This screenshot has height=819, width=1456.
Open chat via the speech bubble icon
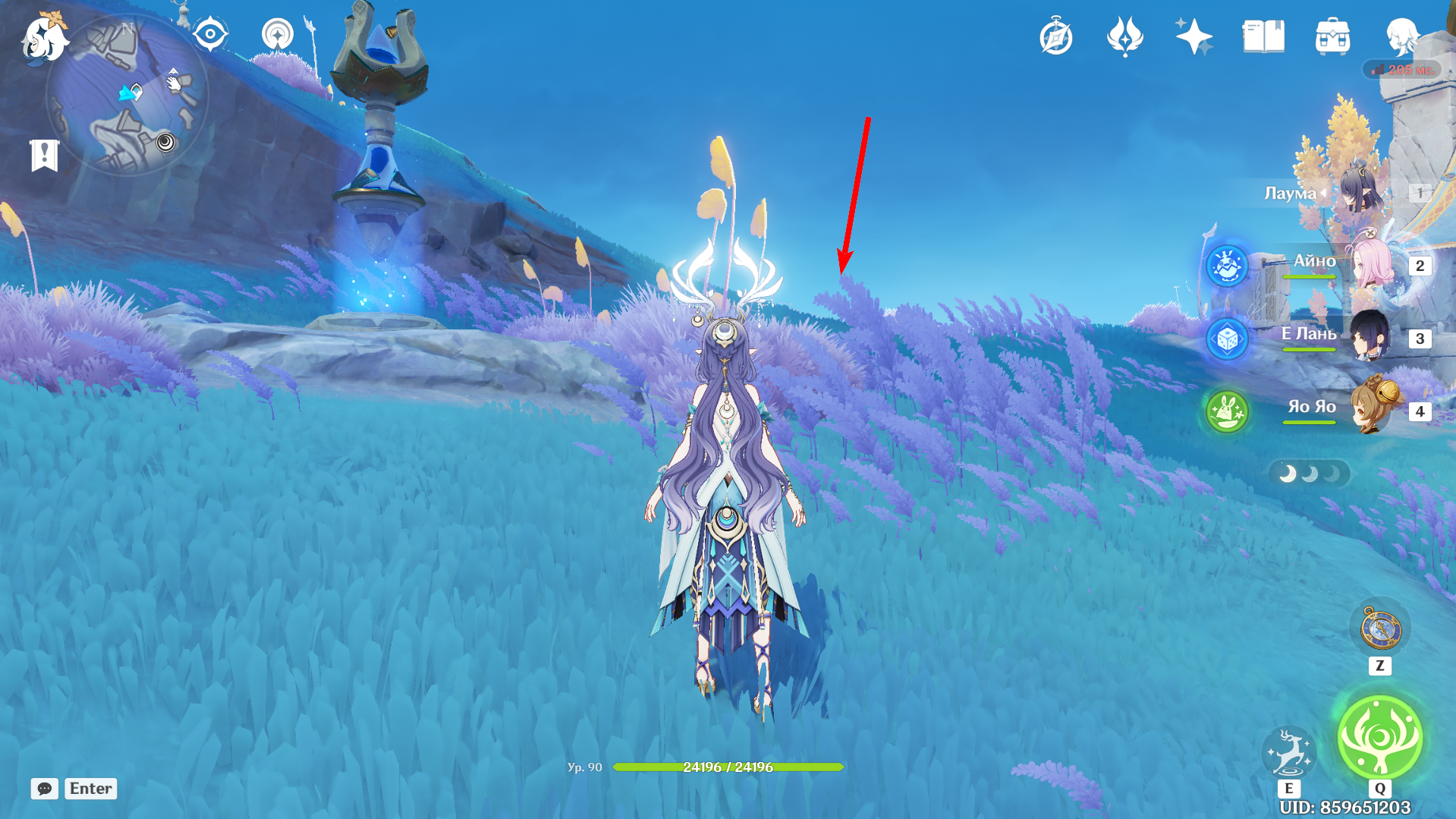[x=46, y=789]
